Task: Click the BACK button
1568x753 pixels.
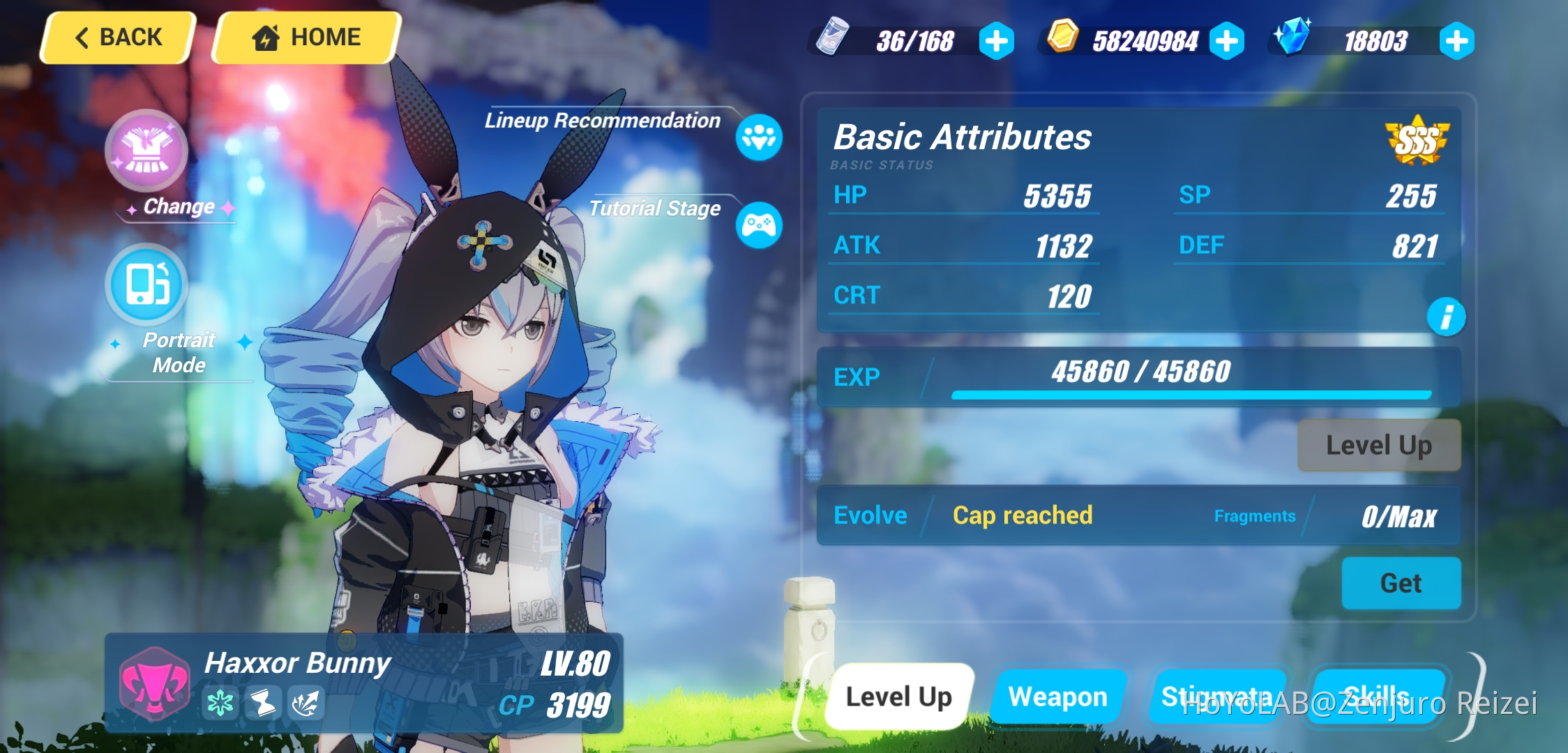Action: coord(116,37)
